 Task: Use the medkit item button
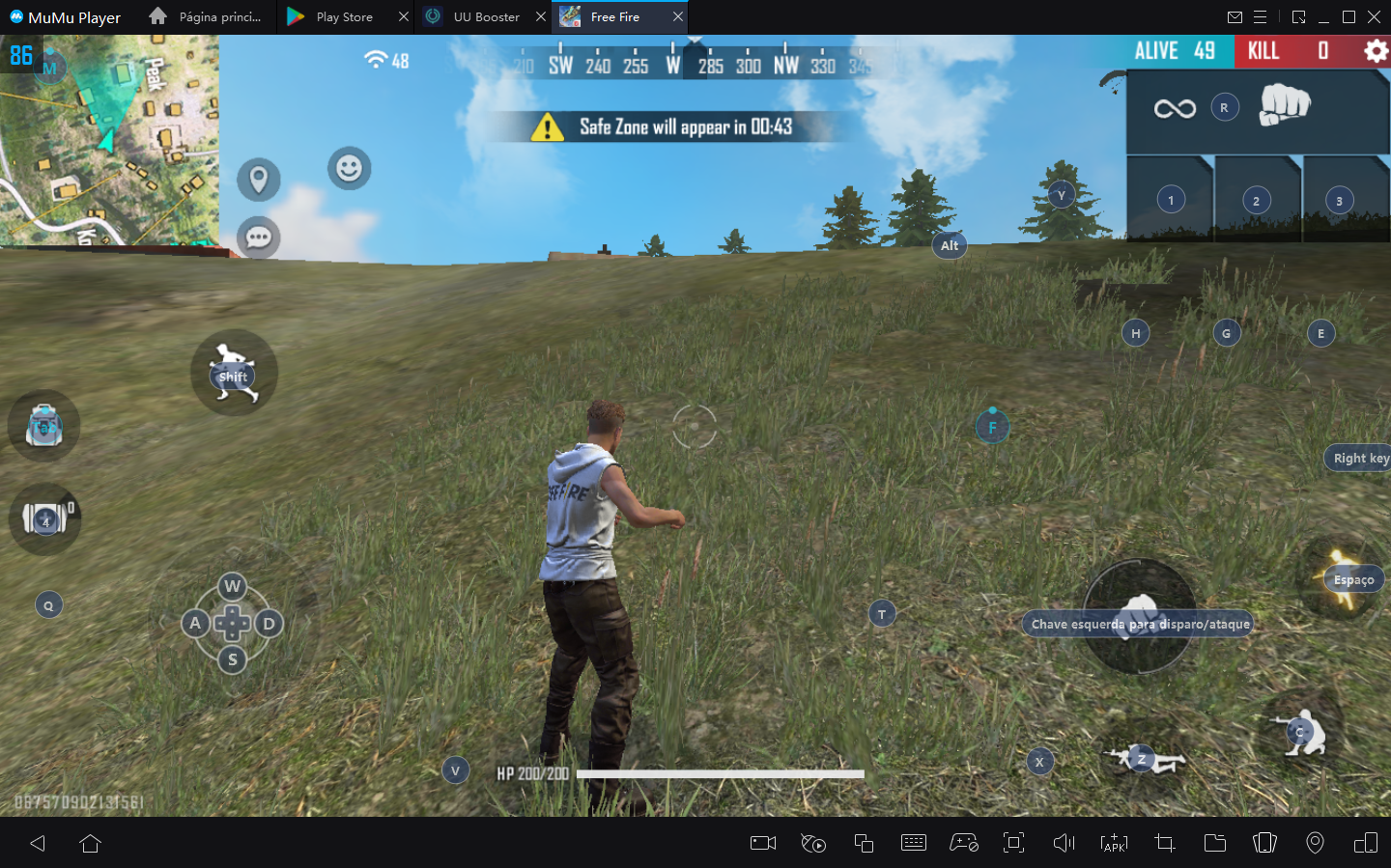coord(44,519)
